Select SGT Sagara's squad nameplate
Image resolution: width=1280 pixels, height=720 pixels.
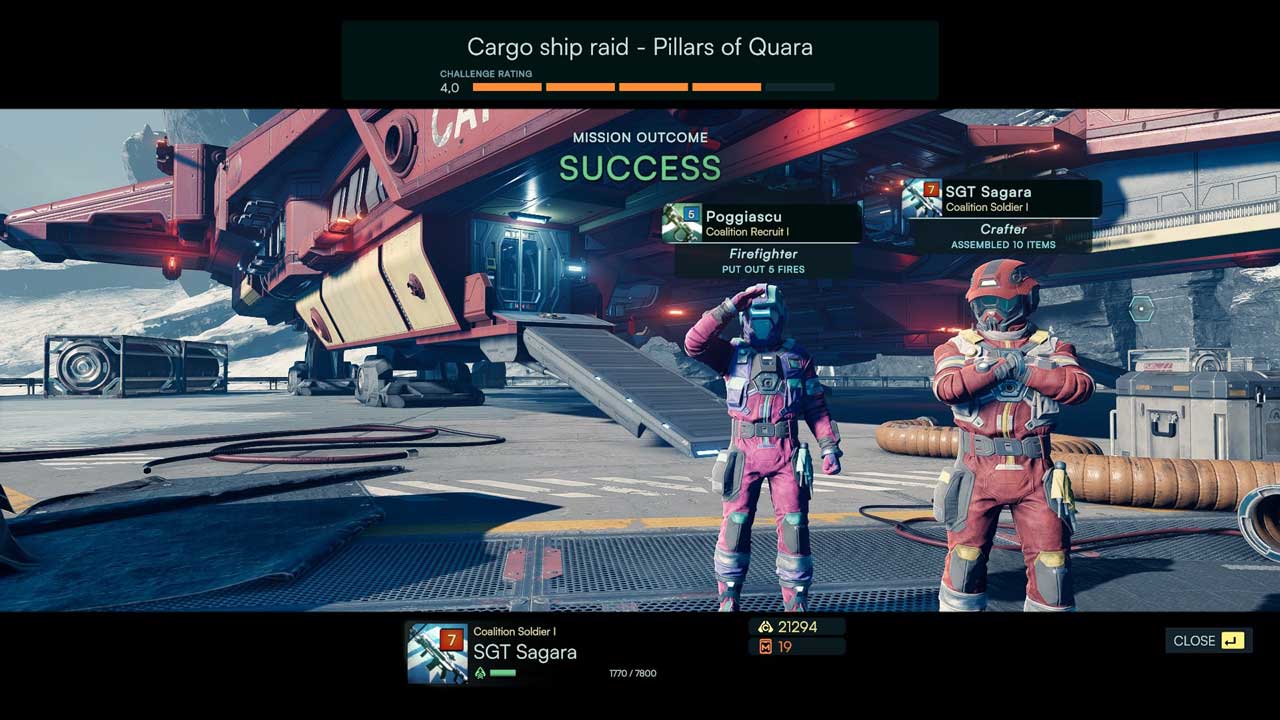1001,198
